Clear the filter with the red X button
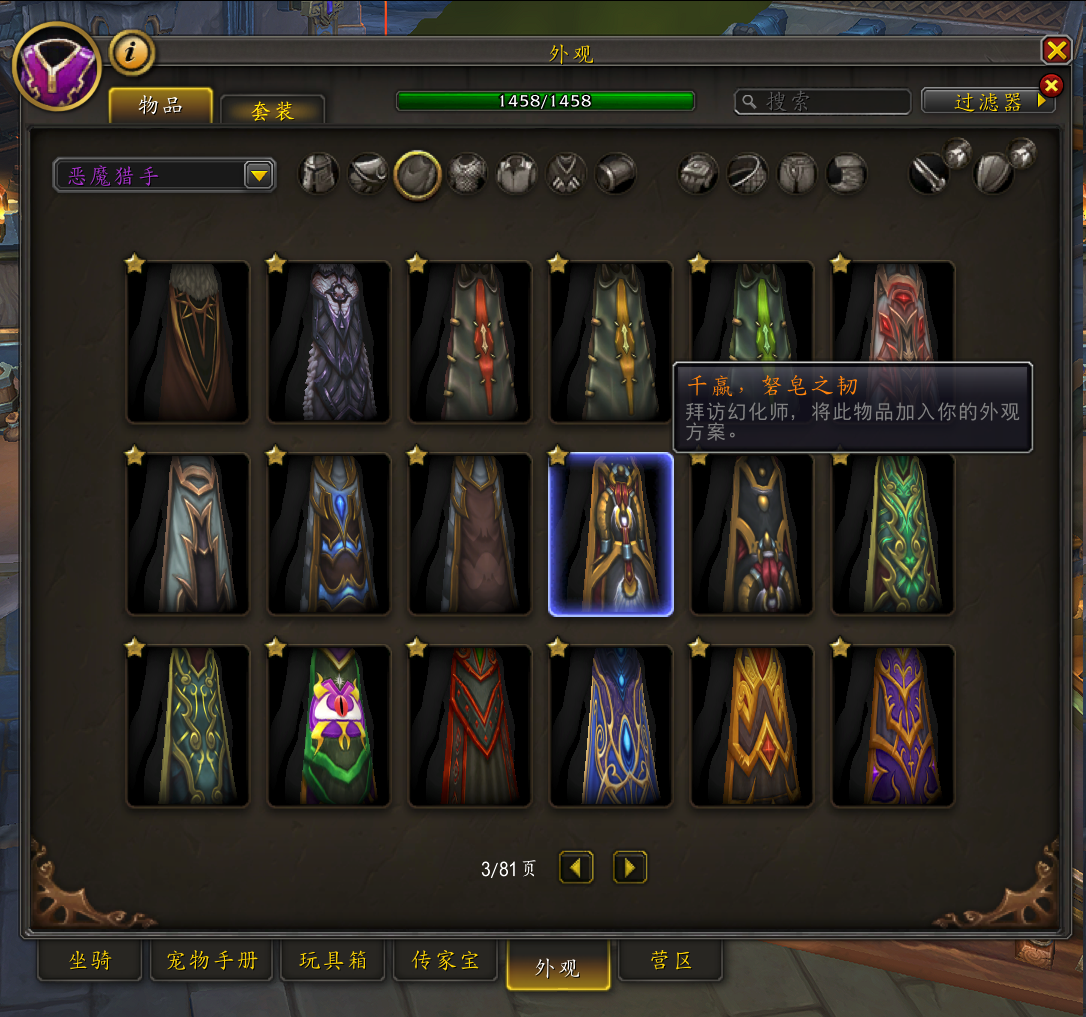This screenshot has width=1086, height=1017. [x=1051, y=85]
